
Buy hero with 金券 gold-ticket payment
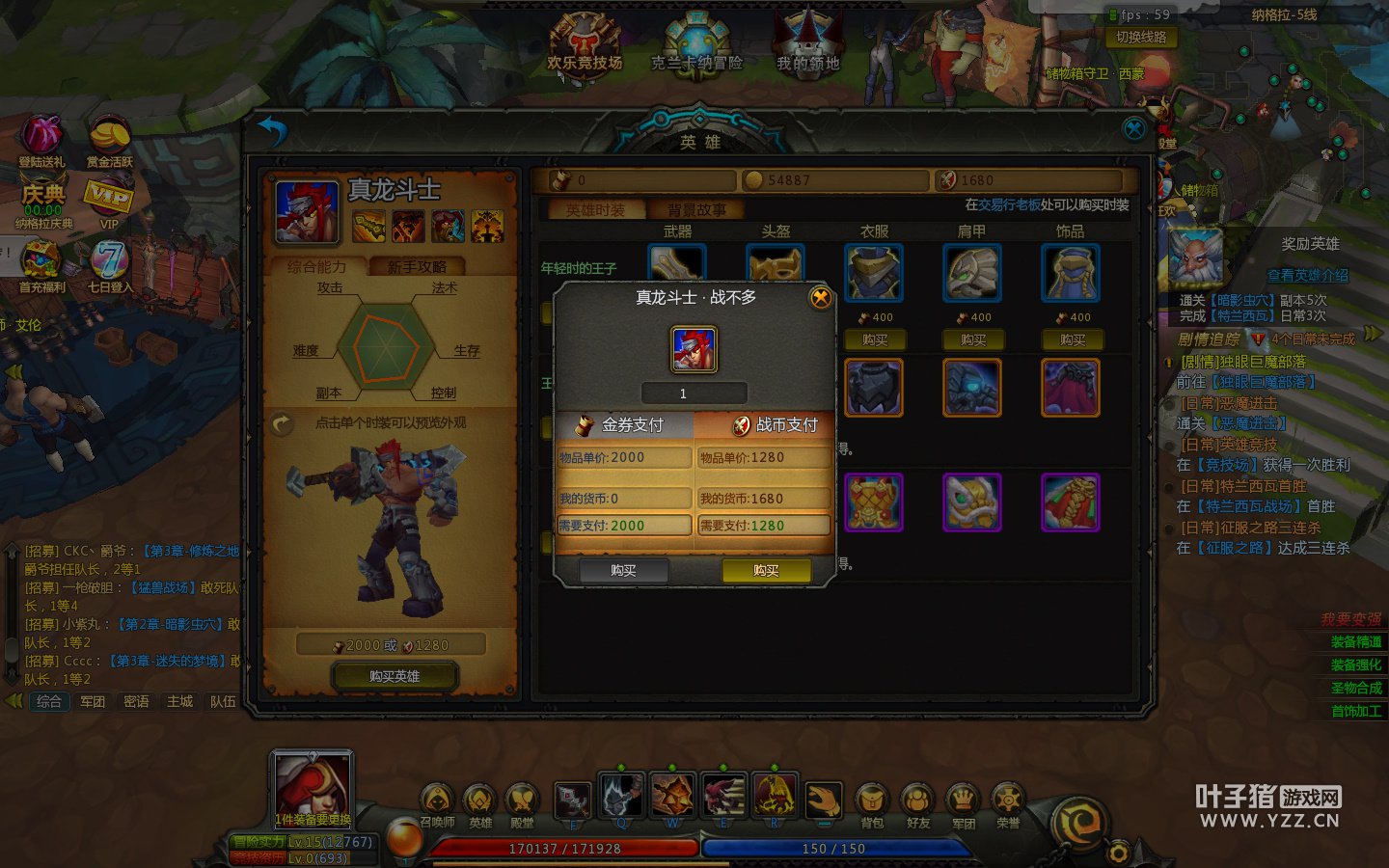[623, 571]
